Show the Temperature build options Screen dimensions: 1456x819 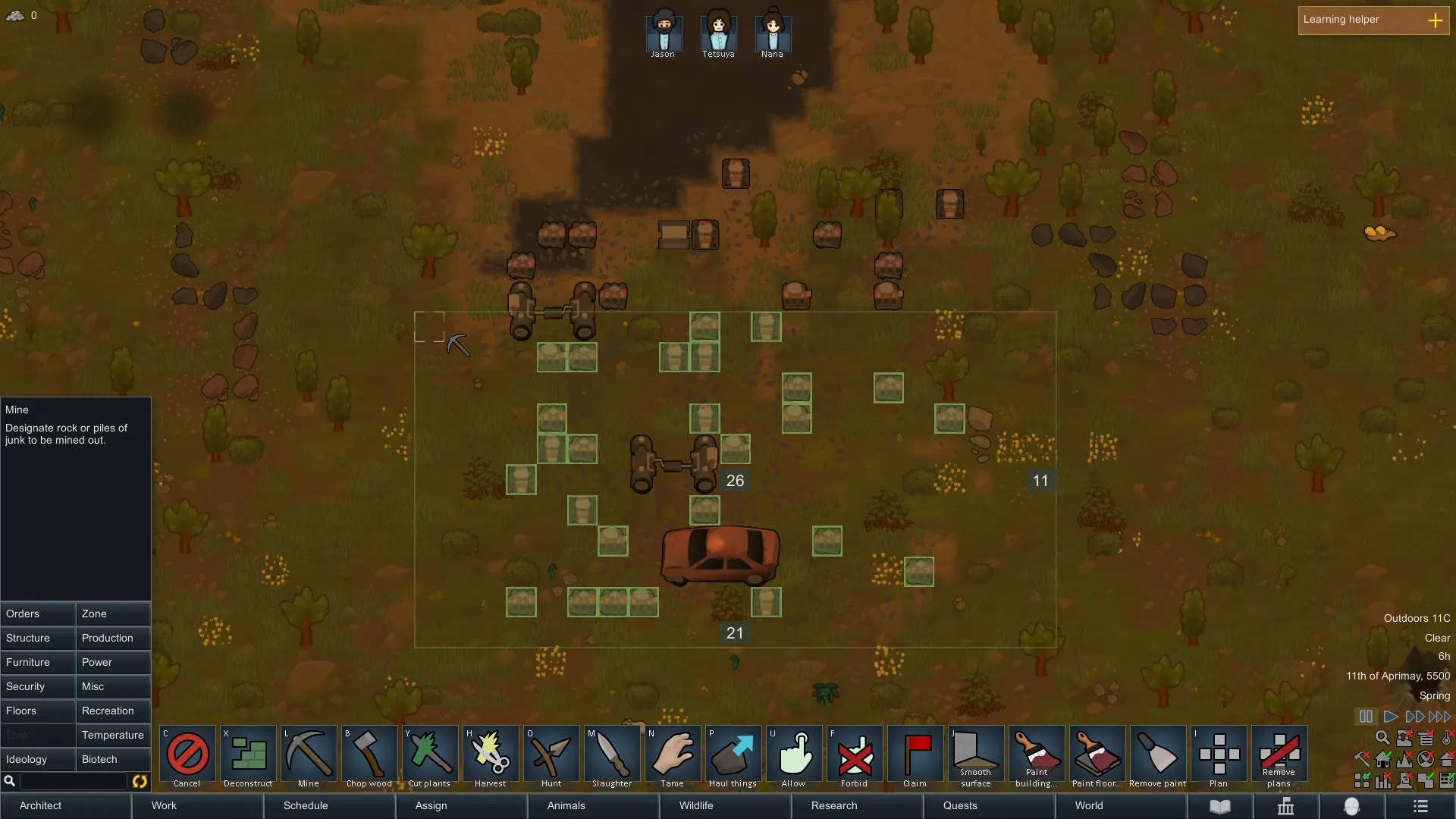[x=113, y=735]
